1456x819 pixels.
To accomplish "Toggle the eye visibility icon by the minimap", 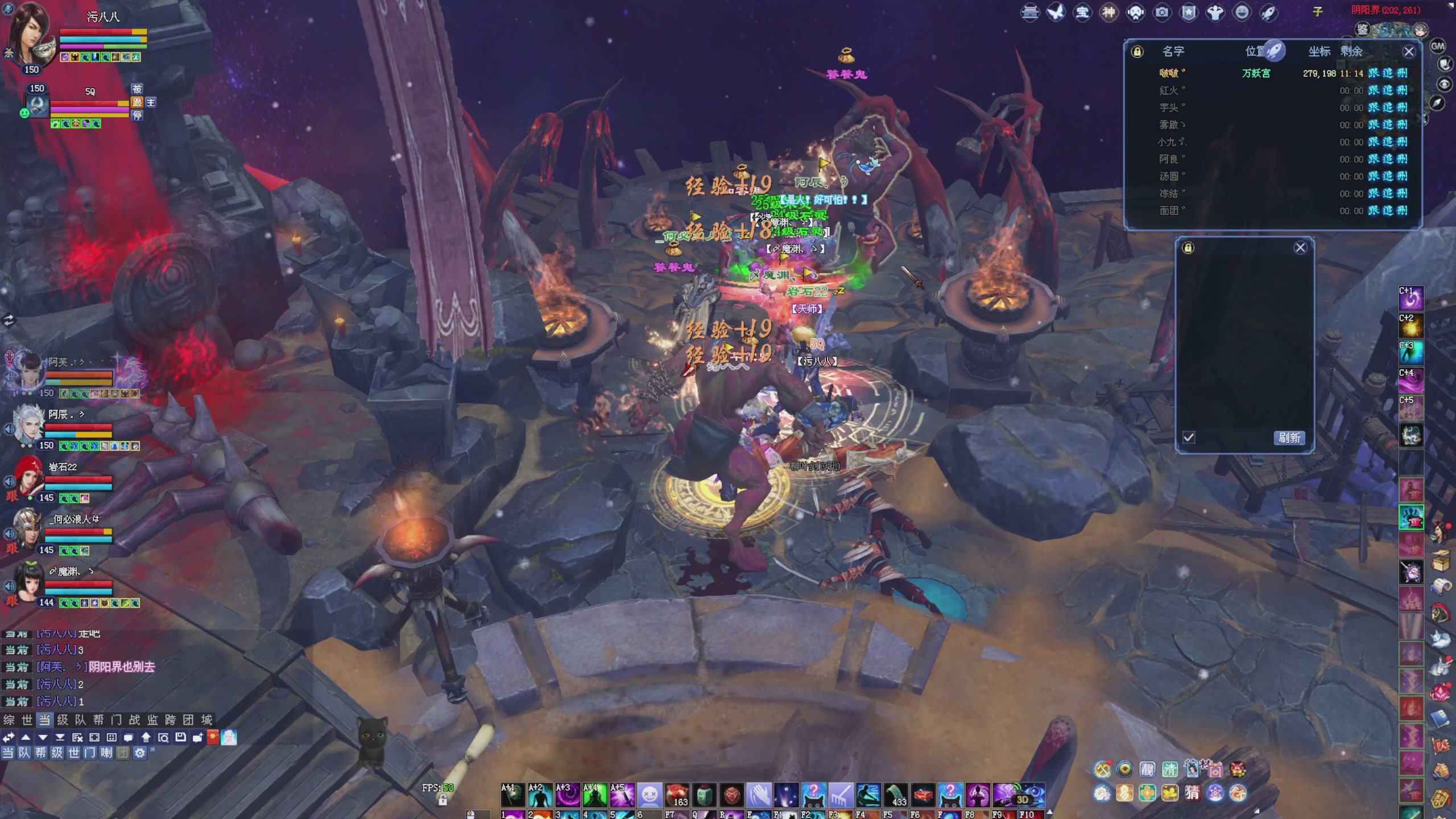I will coord(1443,84).
